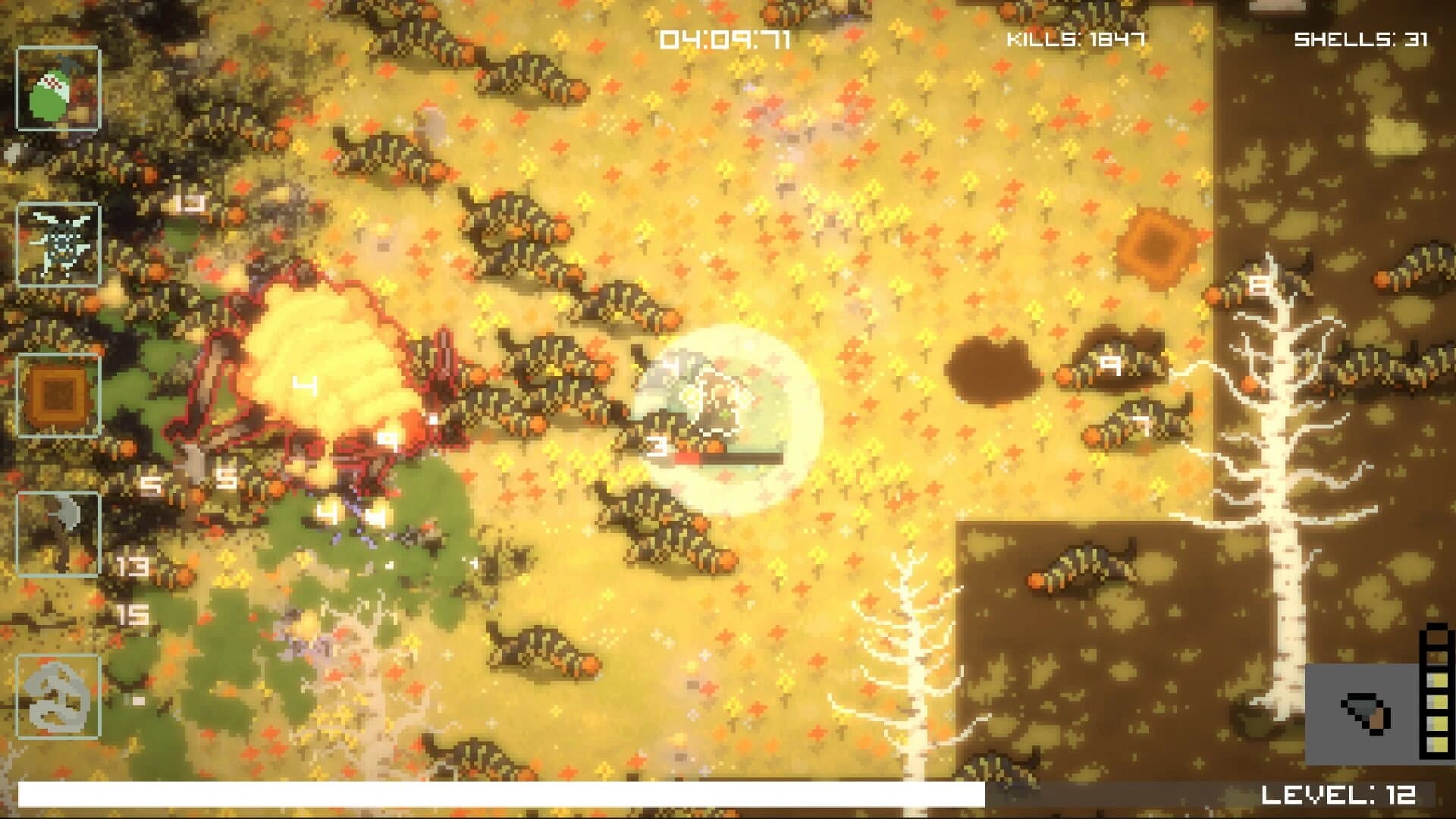Click the level progress bar at the bottom
This screenshot has width=1456, height=819.
coord(500,793)
